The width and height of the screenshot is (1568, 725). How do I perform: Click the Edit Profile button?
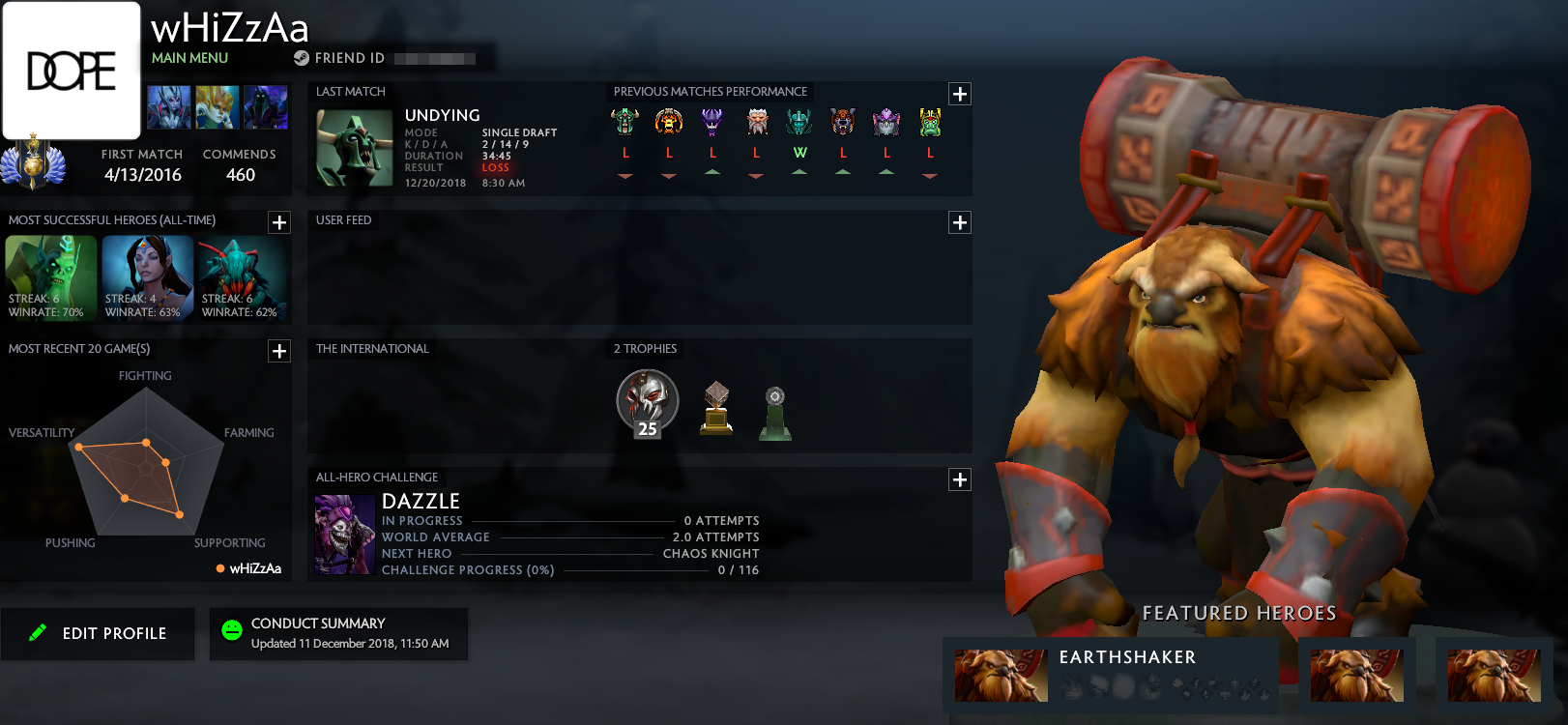point(98,633)
